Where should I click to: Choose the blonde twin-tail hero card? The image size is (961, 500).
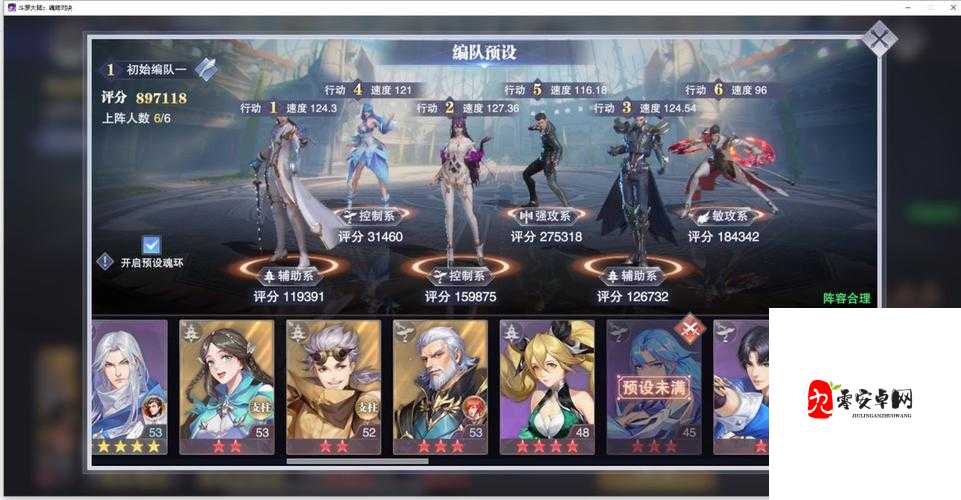547,387
